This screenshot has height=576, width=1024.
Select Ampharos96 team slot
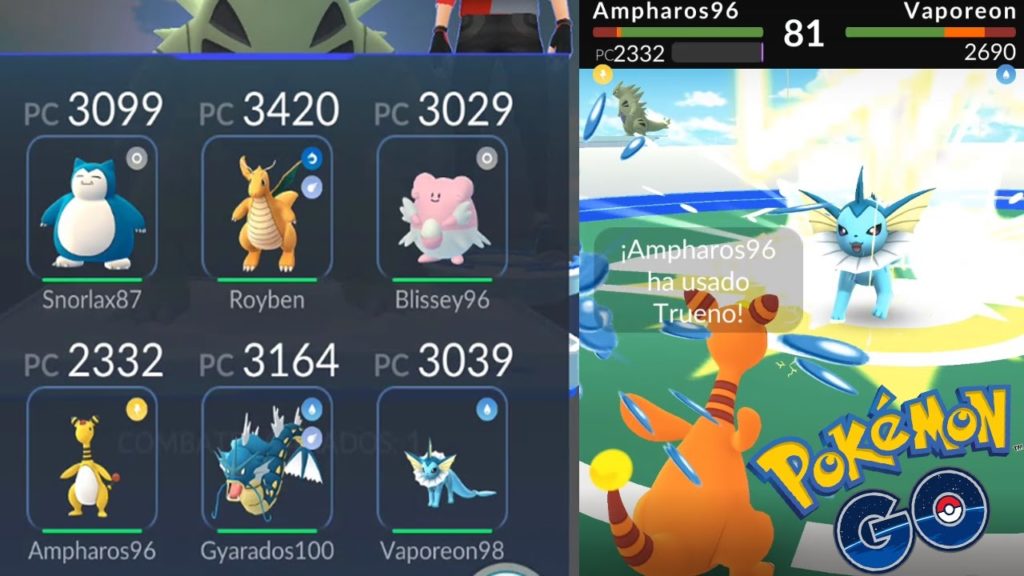pos(92,459)
